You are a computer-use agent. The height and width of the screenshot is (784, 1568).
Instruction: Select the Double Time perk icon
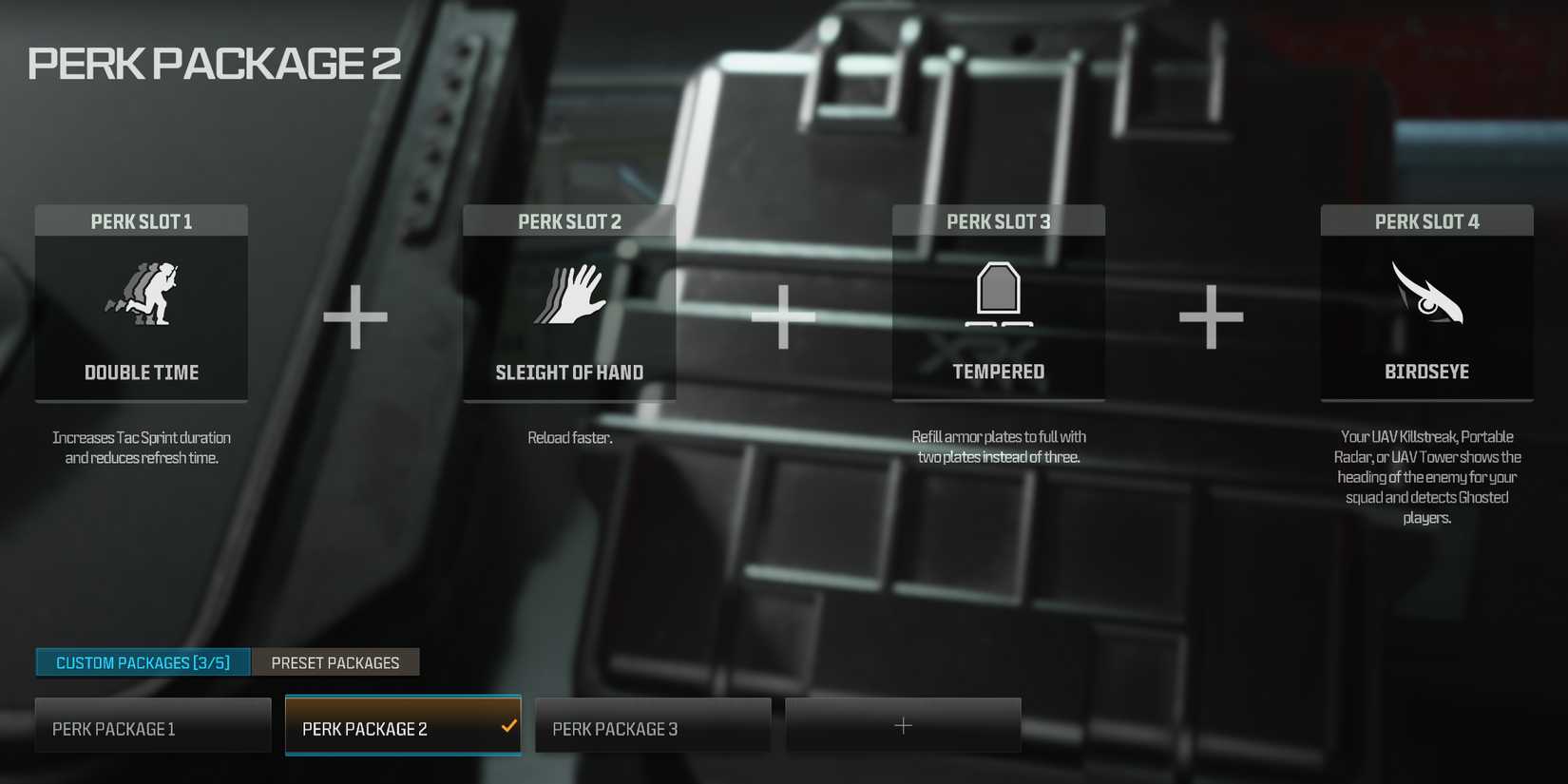click(141, 296)
